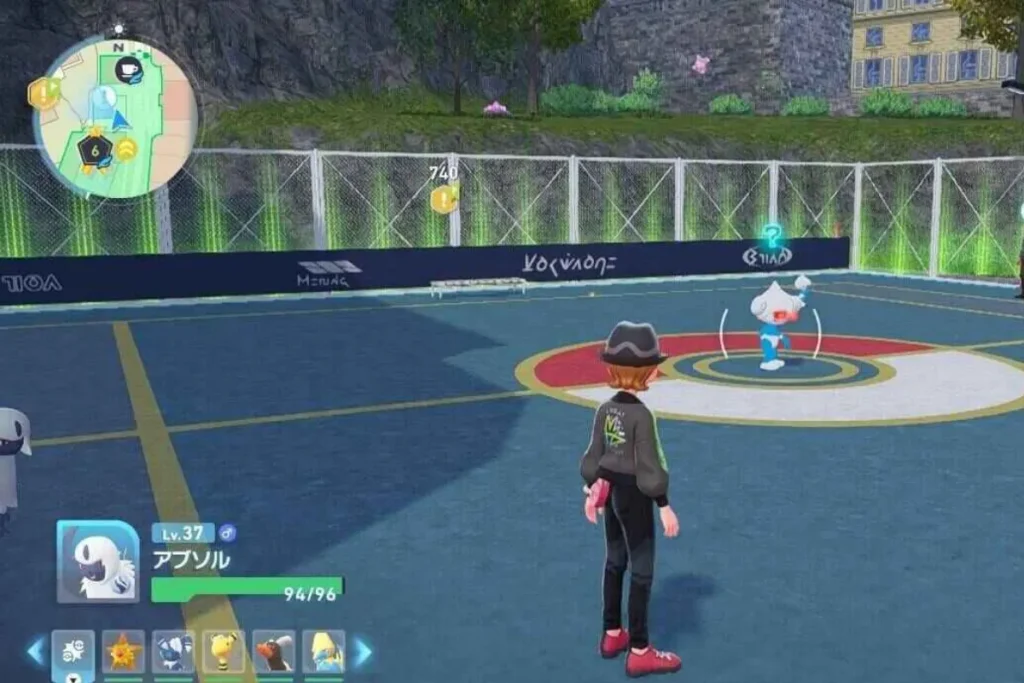Choose the Staryu party slot
The image size is (1024, 683).
point(124,652)
